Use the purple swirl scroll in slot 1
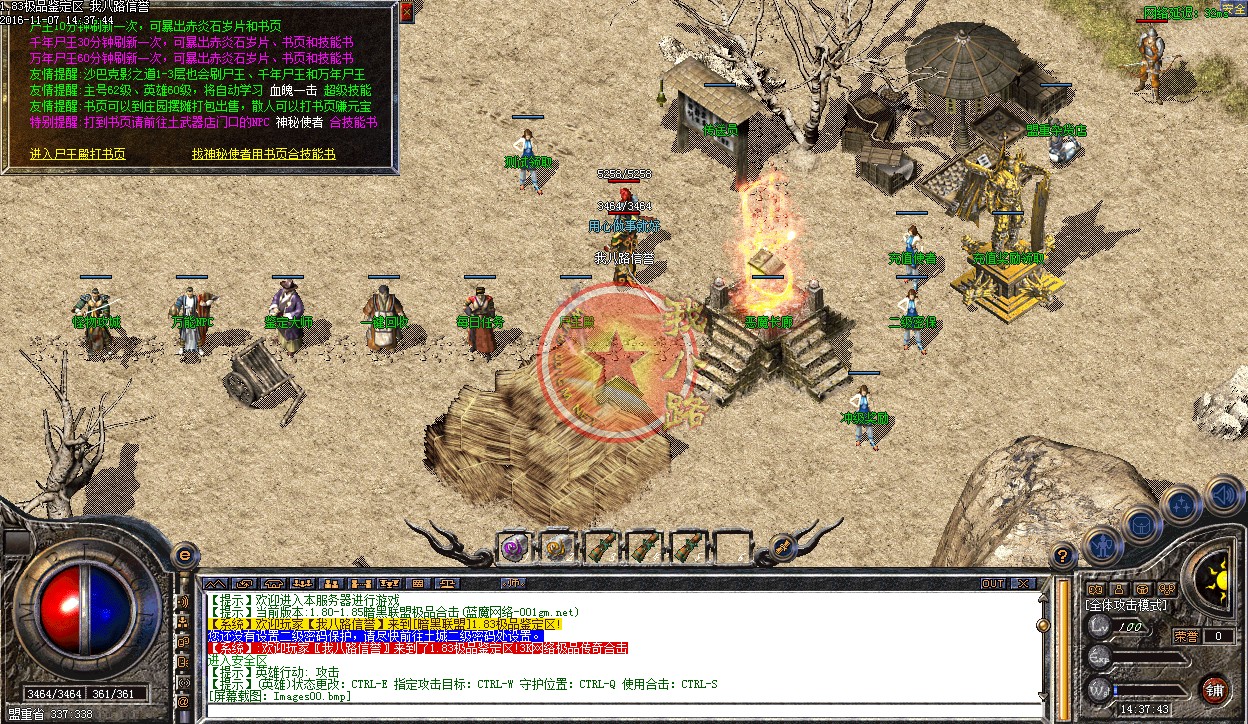The height and width of the screenshot is (724, 1248). pyautogui.click(x=514, y=547)
